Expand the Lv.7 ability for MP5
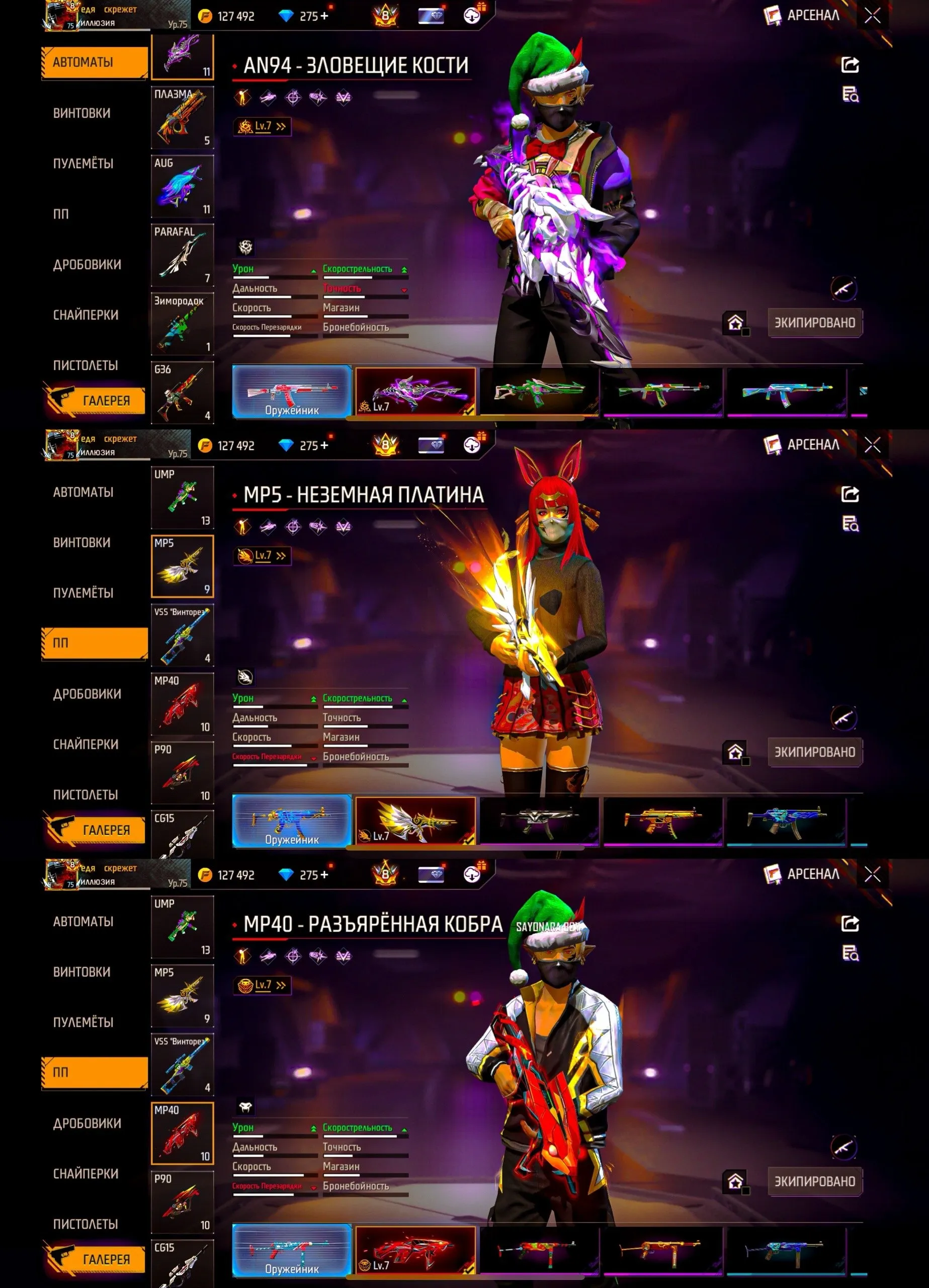The width and height of the screenshot is (929, 1288). [263, 556]
